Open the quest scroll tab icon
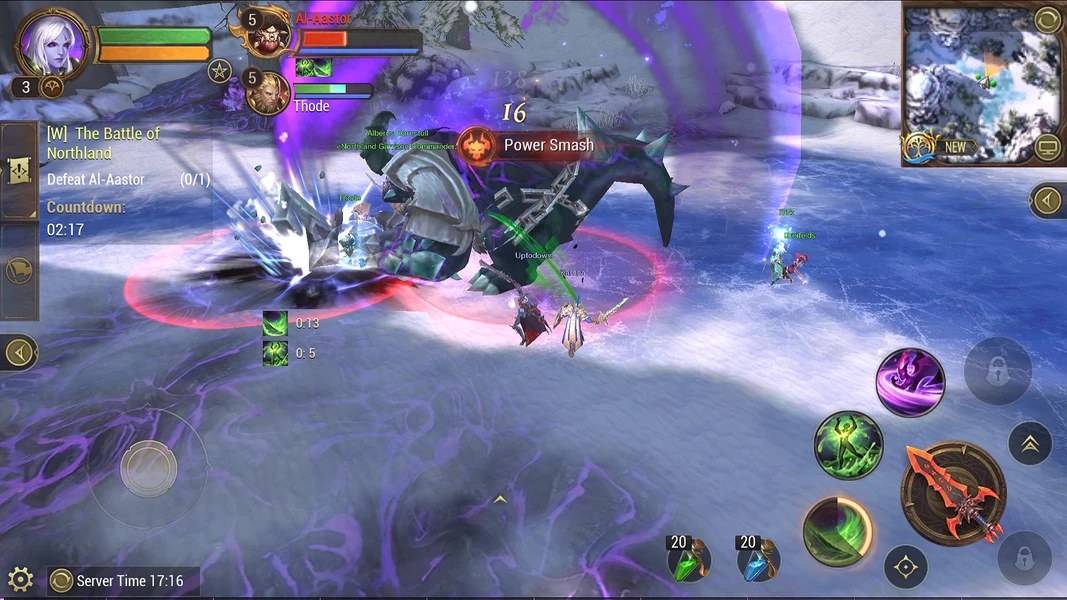Viewport: 1067px width, 600px height. tap(20, 171)
